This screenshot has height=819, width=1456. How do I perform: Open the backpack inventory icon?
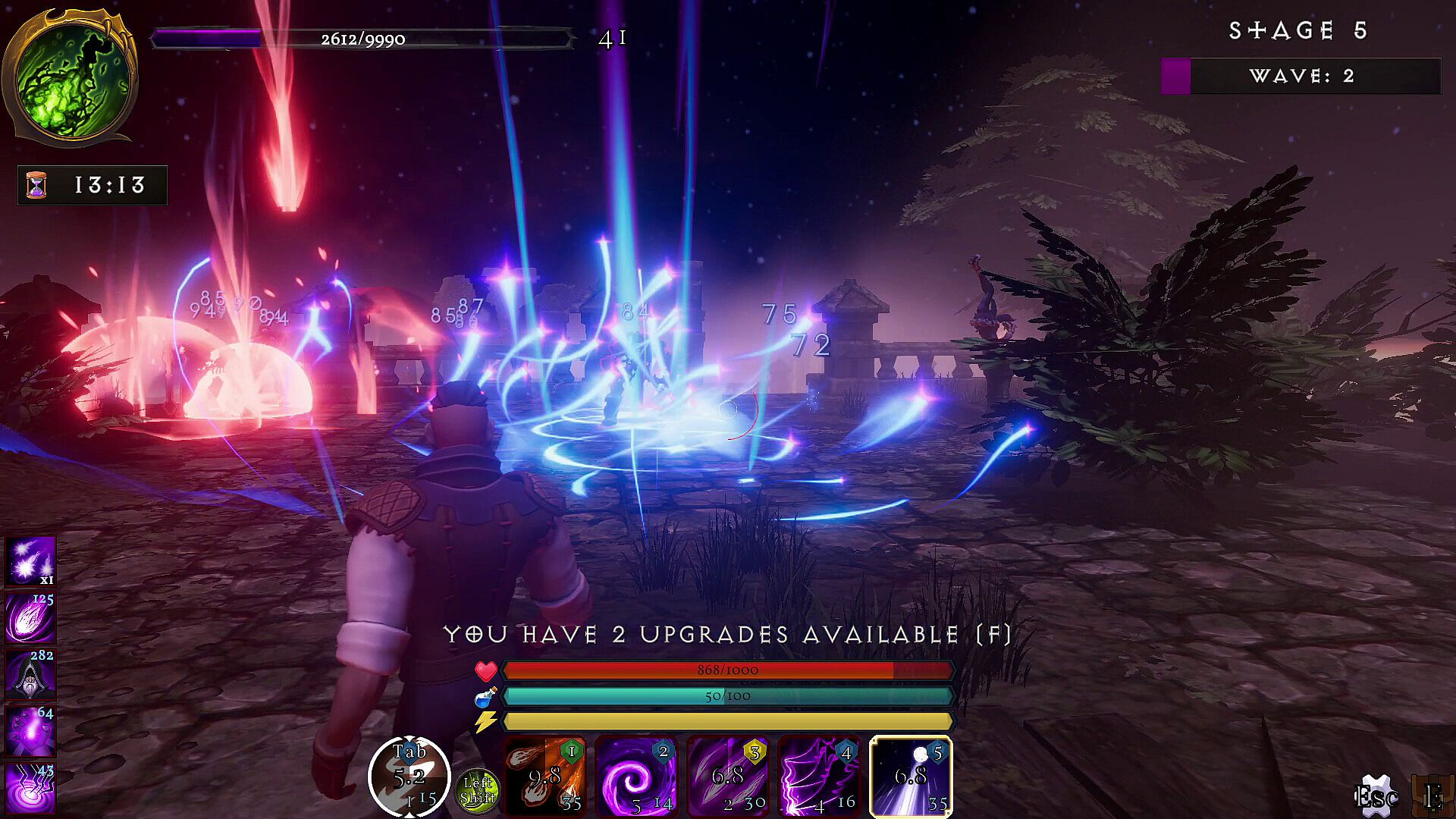1433,796
